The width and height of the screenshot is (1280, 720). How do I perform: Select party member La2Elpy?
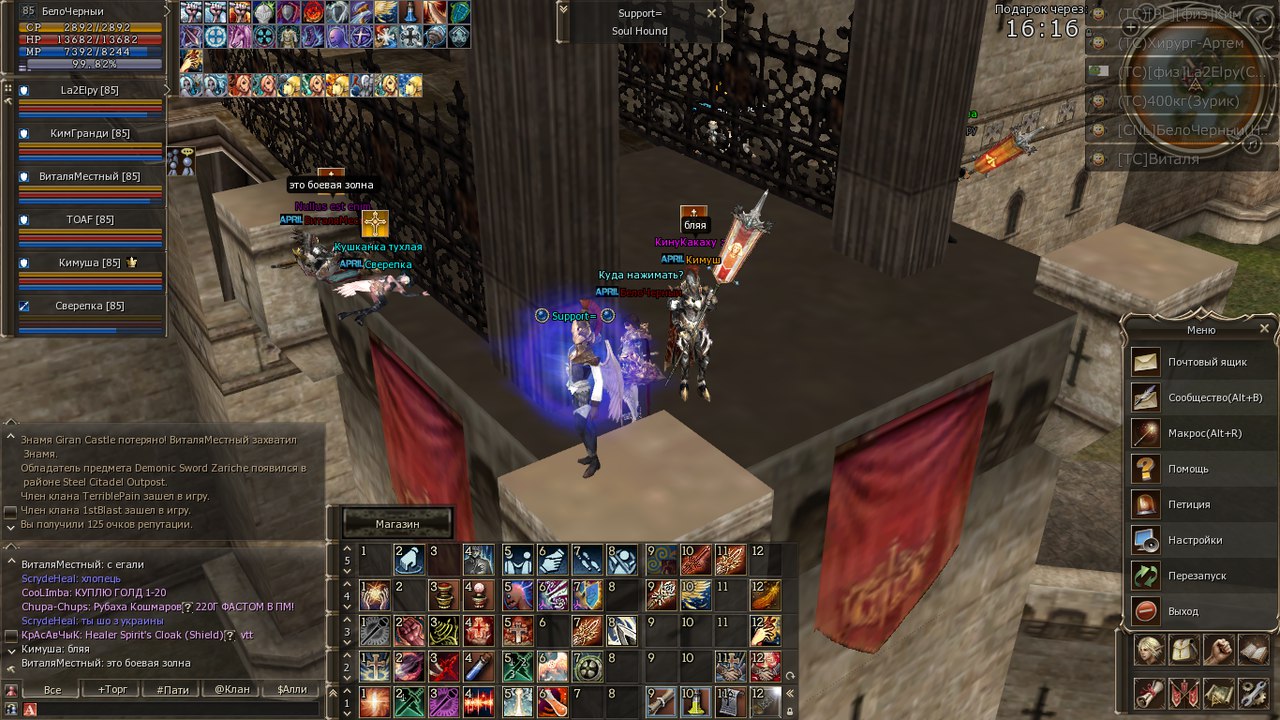point(89,91)
